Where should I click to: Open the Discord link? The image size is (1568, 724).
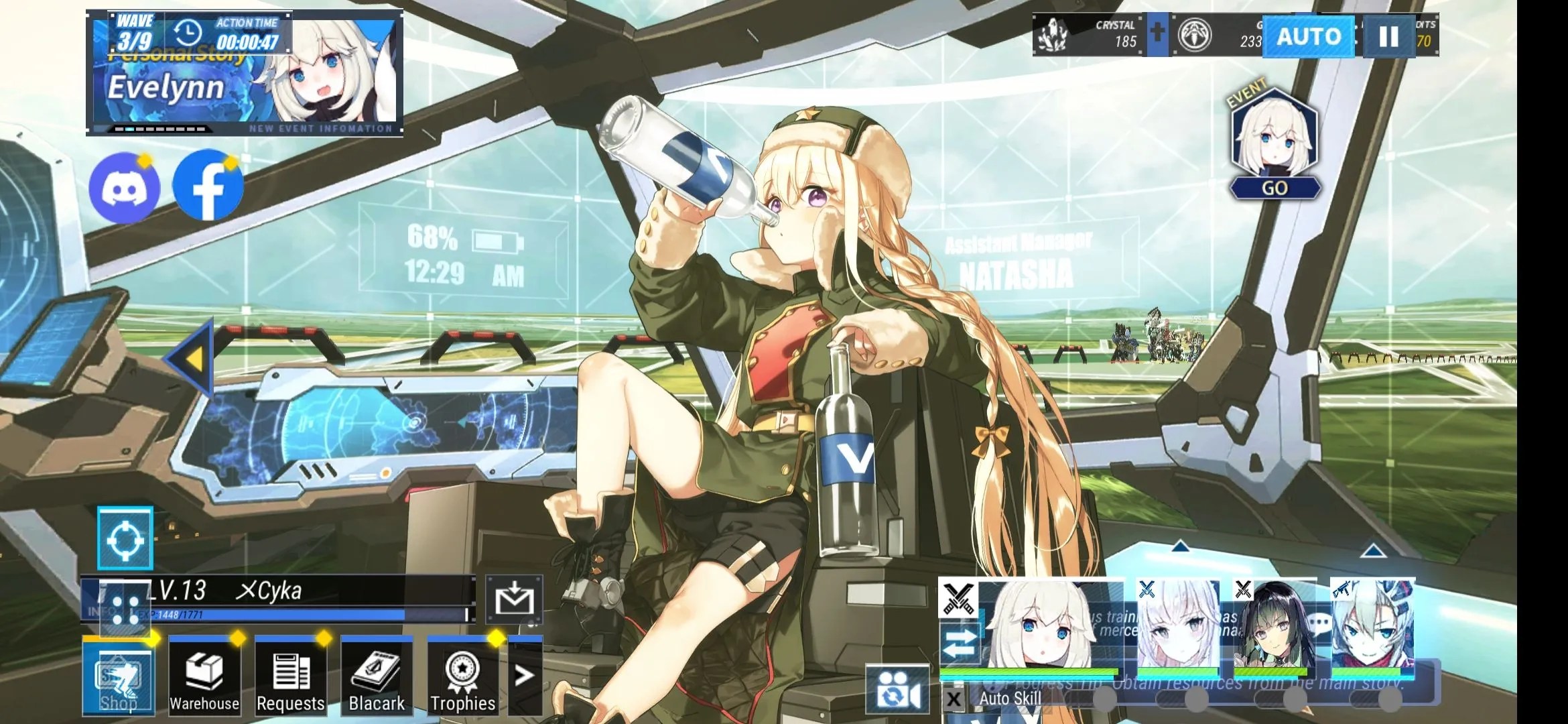(125, 188)
